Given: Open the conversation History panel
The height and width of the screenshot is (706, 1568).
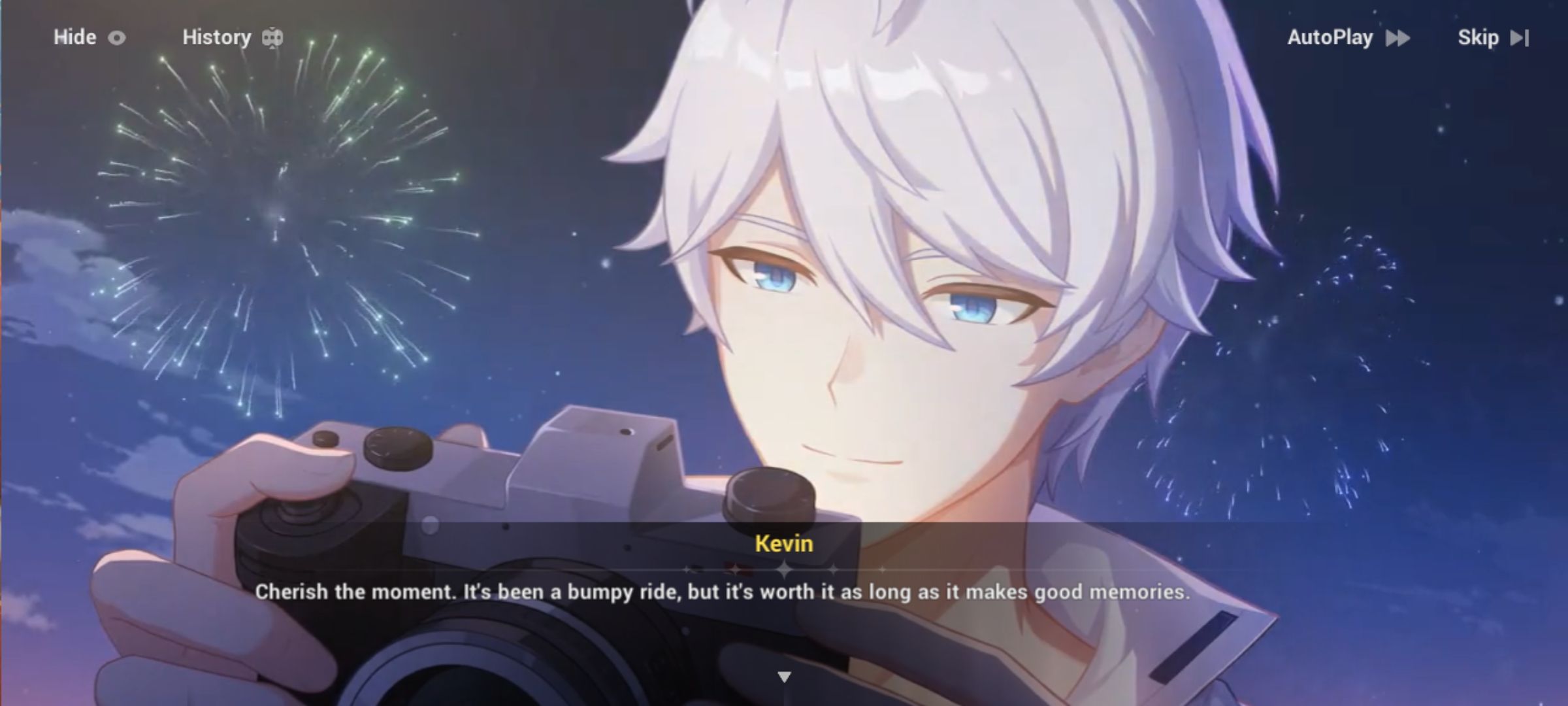Looking at the screenshot, I should (x=217, y=37).
